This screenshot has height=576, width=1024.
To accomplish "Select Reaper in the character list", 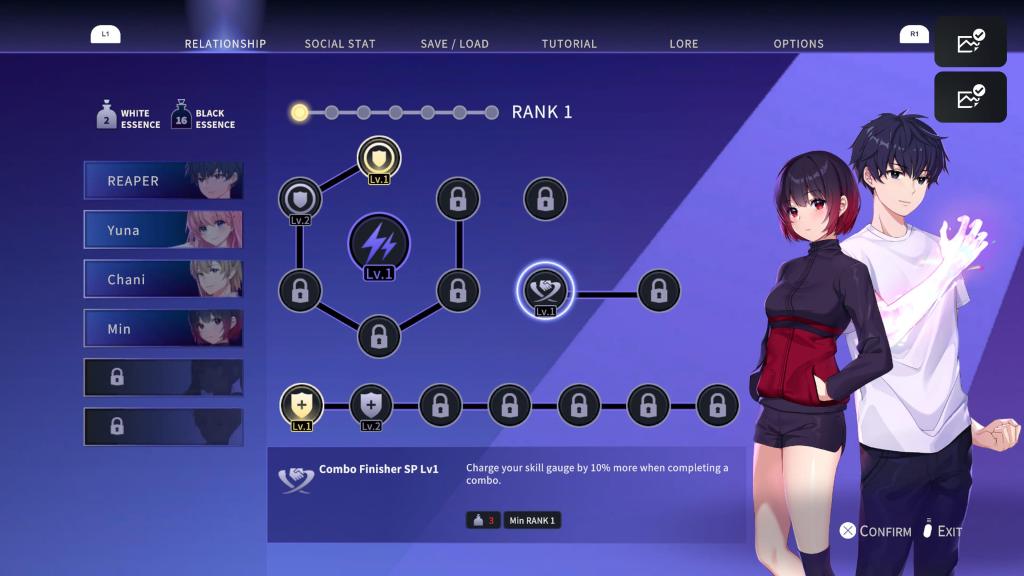I will (163, 181).
